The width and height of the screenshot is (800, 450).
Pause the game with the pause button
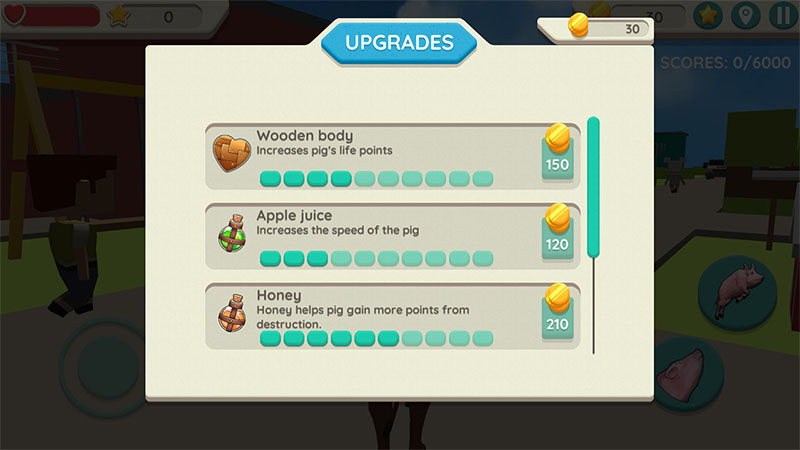click(781, 16)
